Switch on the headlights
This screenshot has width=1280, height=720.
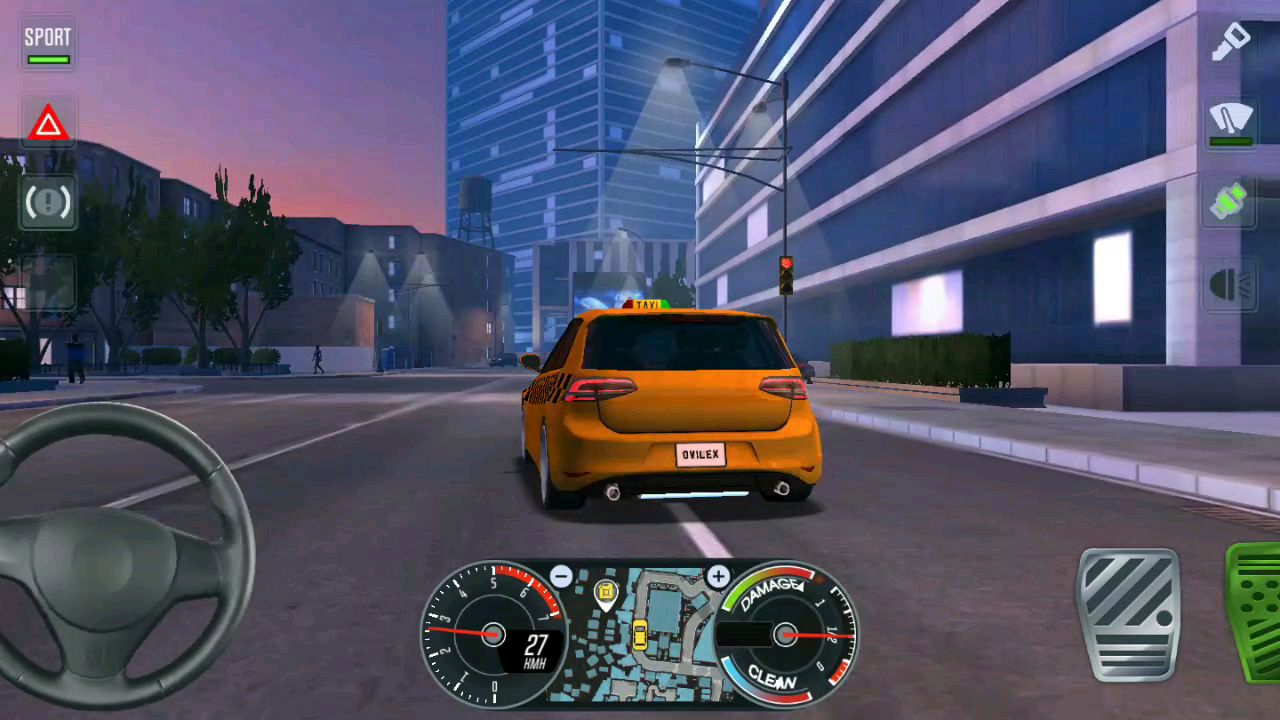(1230, 285)
